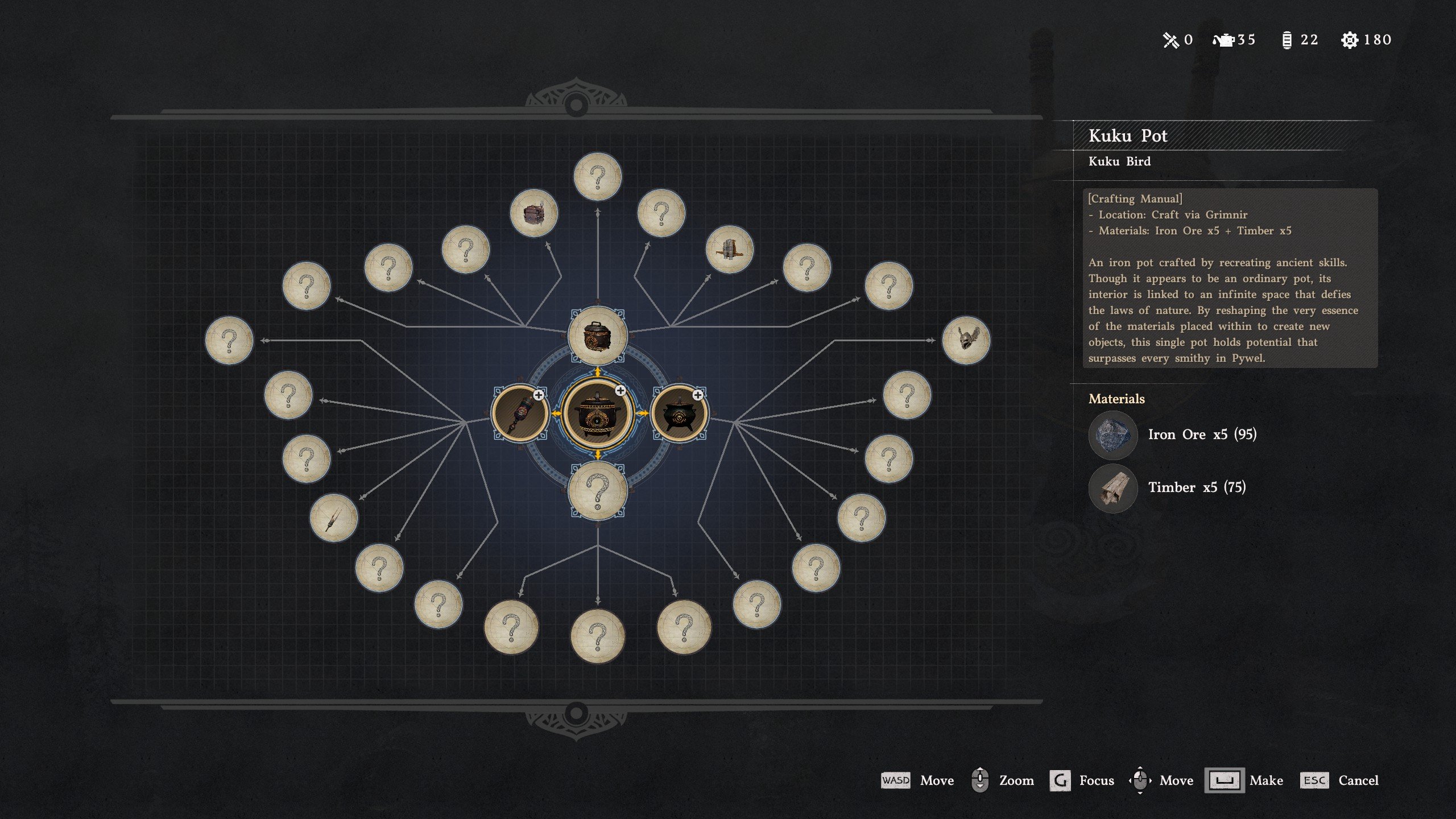Pick the winged helmet blueprint node
The height and width of the screenshot is (819, 1456).
[966, 341]
